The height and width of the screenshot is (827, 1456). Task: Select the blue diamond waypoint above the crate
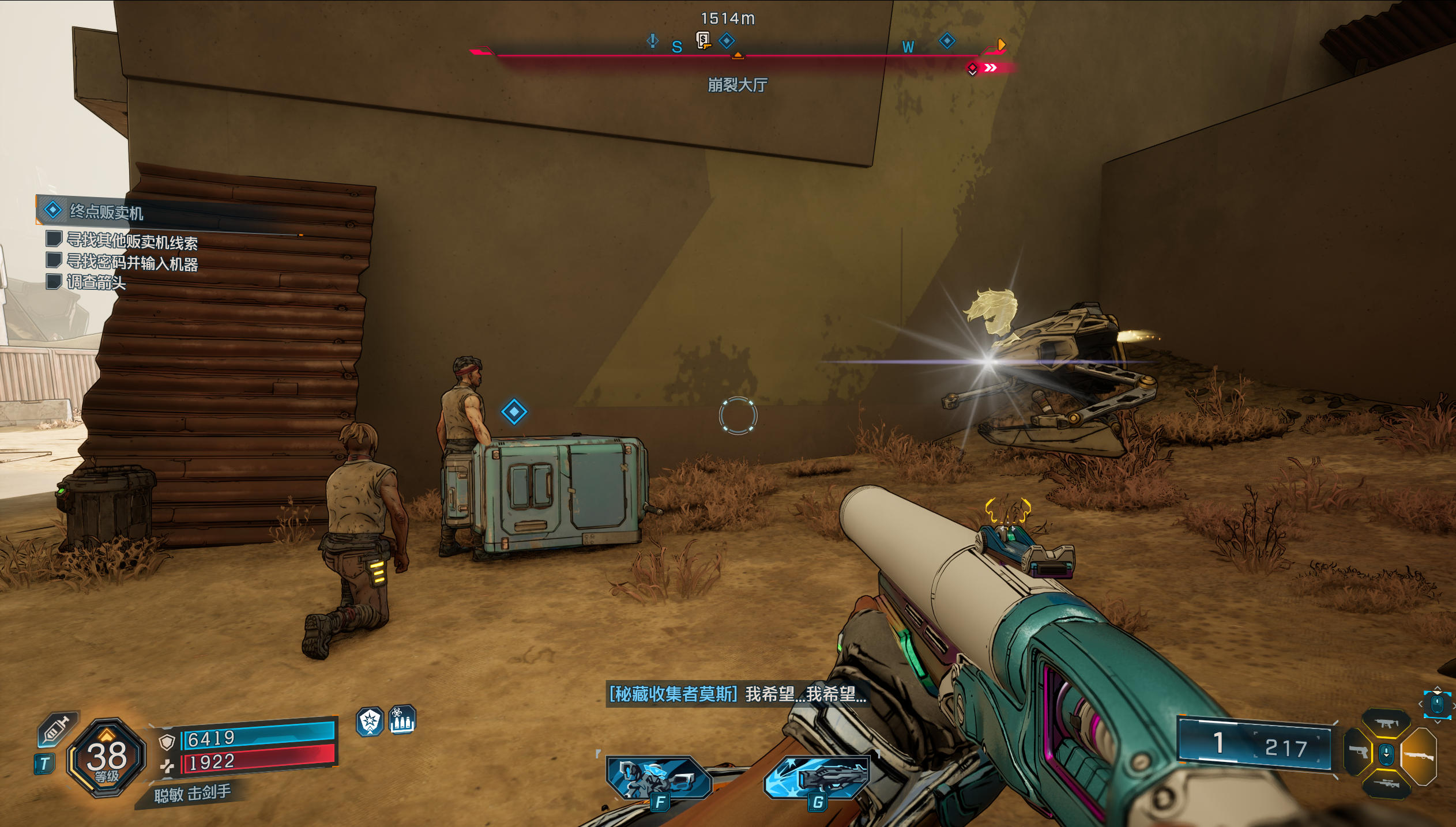coord(514,411)
